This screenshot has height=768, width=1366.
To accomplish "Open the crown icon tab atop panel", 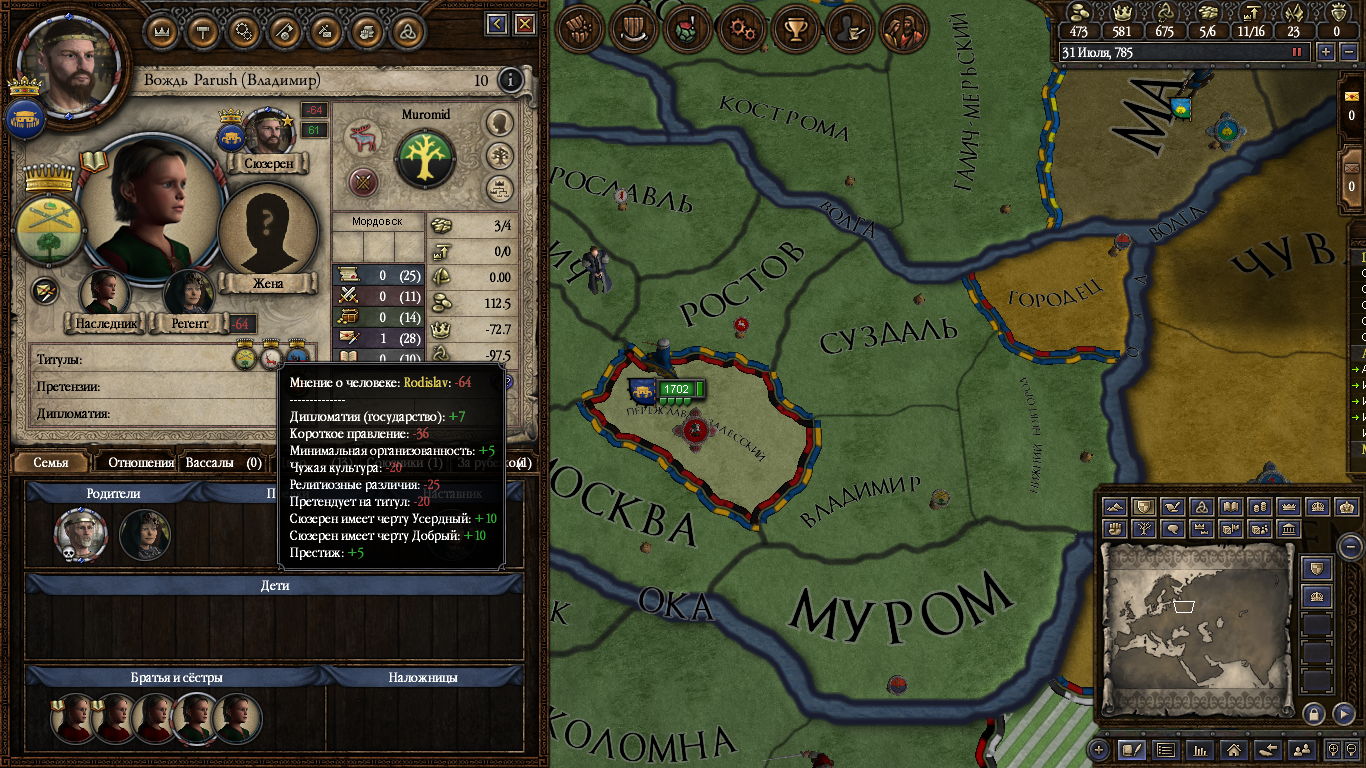I will (163, 31).
